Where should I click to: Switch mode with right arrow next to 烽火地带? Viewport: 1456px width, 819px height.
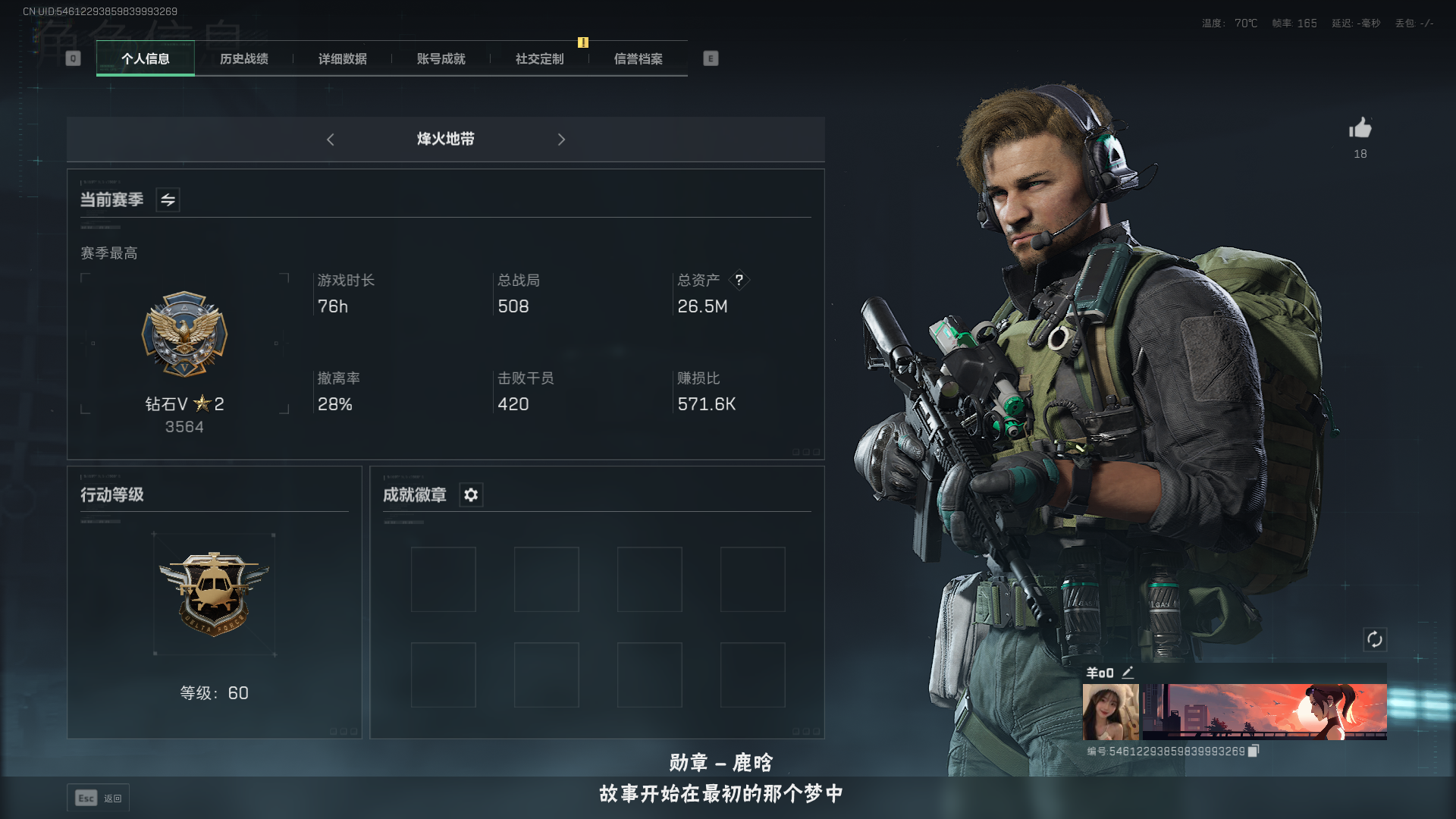click(x=562, y=140)
